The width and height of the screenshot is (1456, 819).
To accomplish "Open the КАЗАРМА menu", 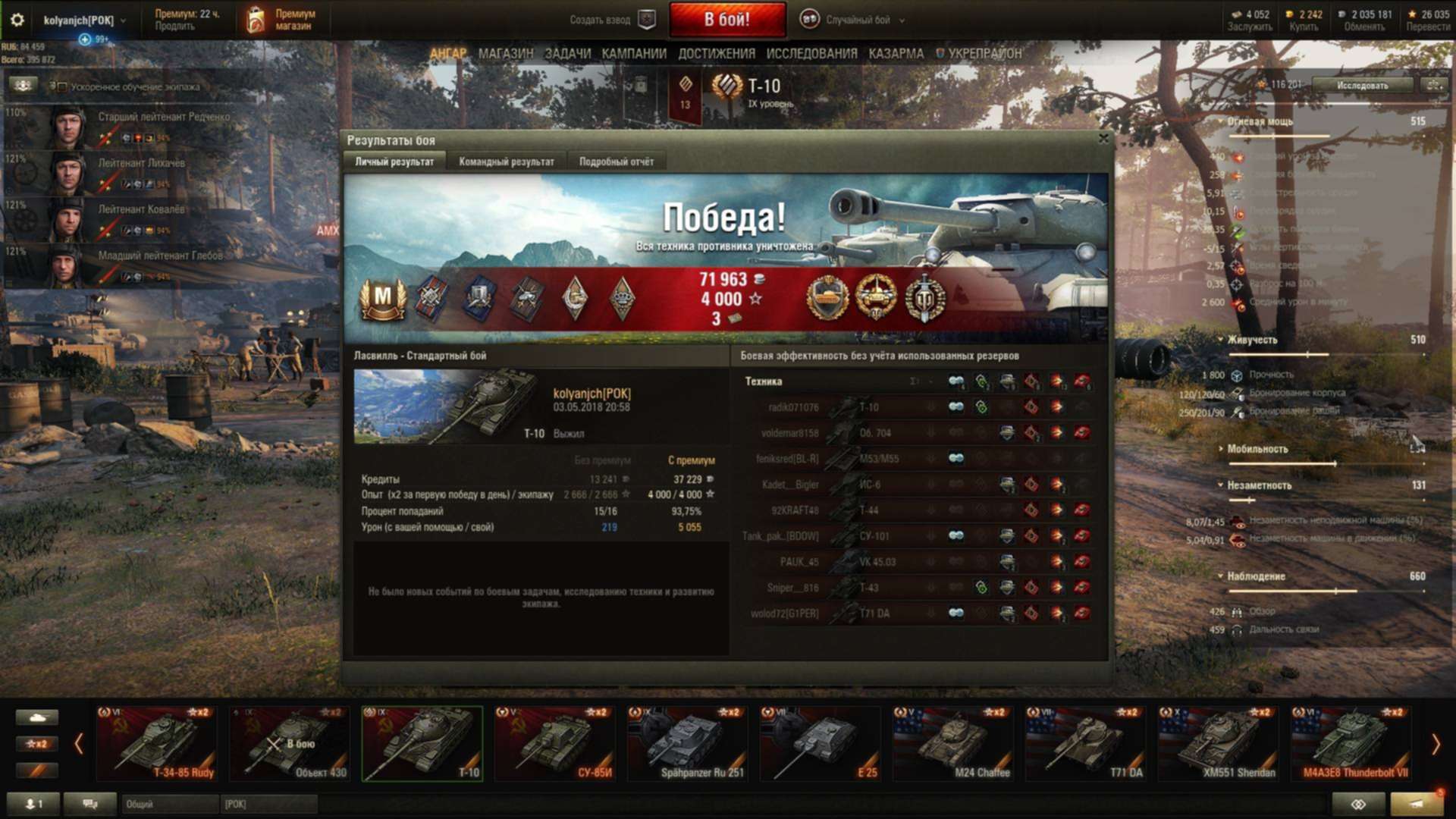I will pos(896,54).
